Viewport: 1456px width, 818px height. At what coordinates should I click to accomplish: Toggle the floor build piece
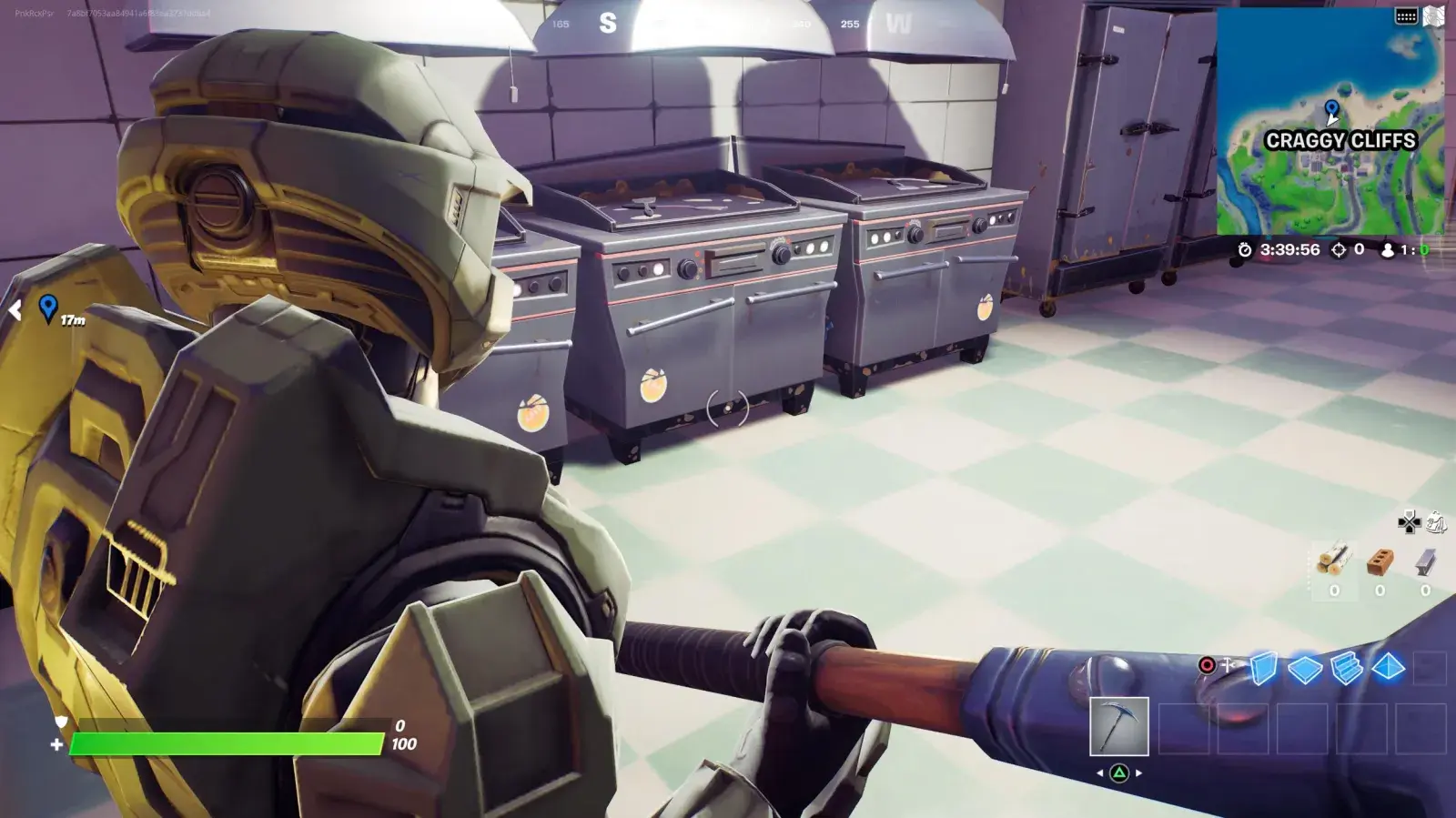pyautogui.click(x=1304, y=668)
